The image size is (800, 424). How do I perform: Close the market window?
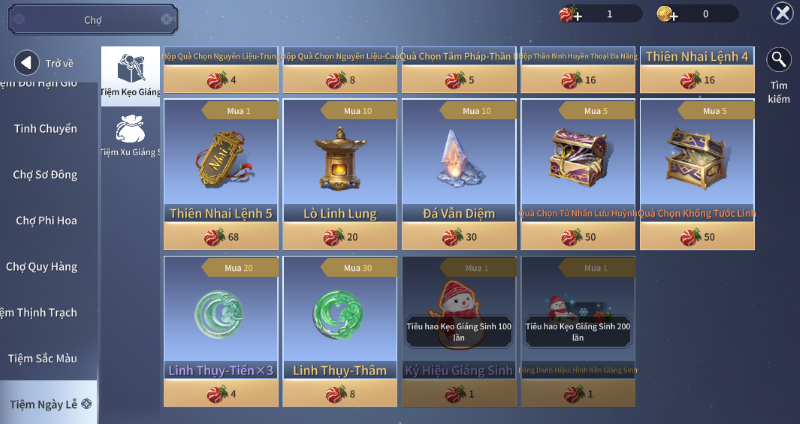(781, 13)
